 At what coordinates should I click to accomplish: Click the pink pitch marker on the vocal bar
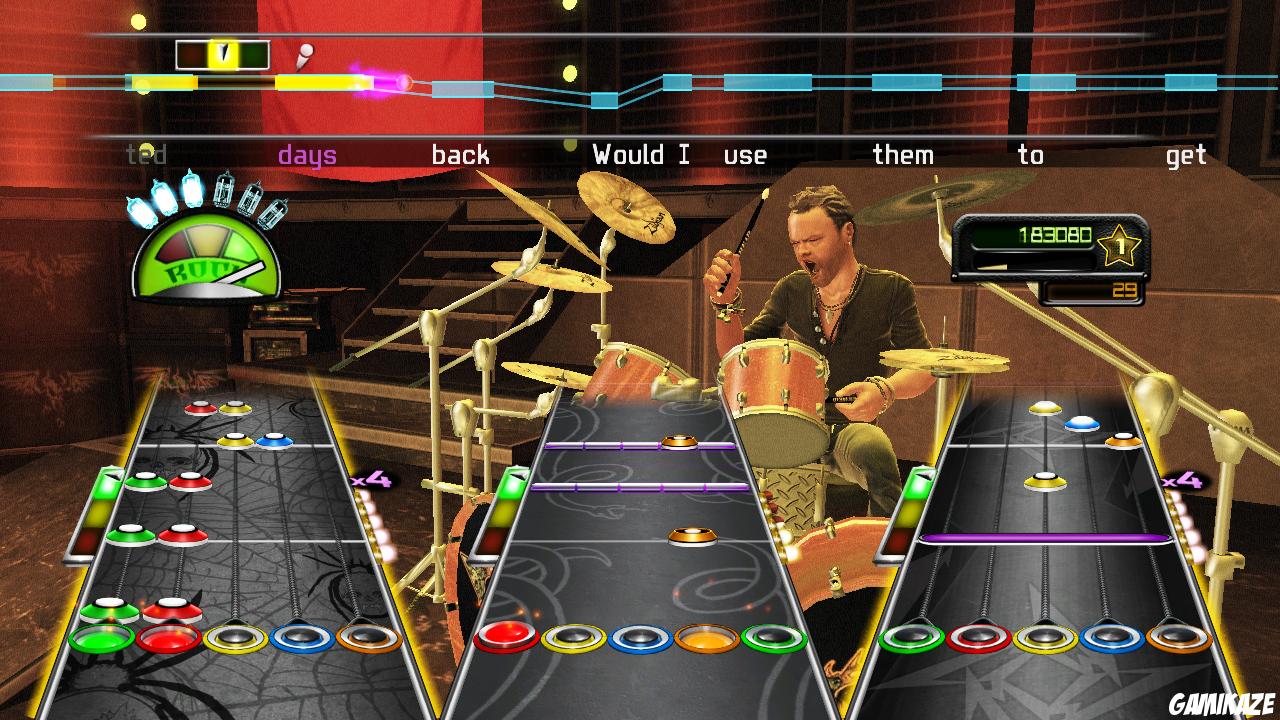tap(402, 82)
